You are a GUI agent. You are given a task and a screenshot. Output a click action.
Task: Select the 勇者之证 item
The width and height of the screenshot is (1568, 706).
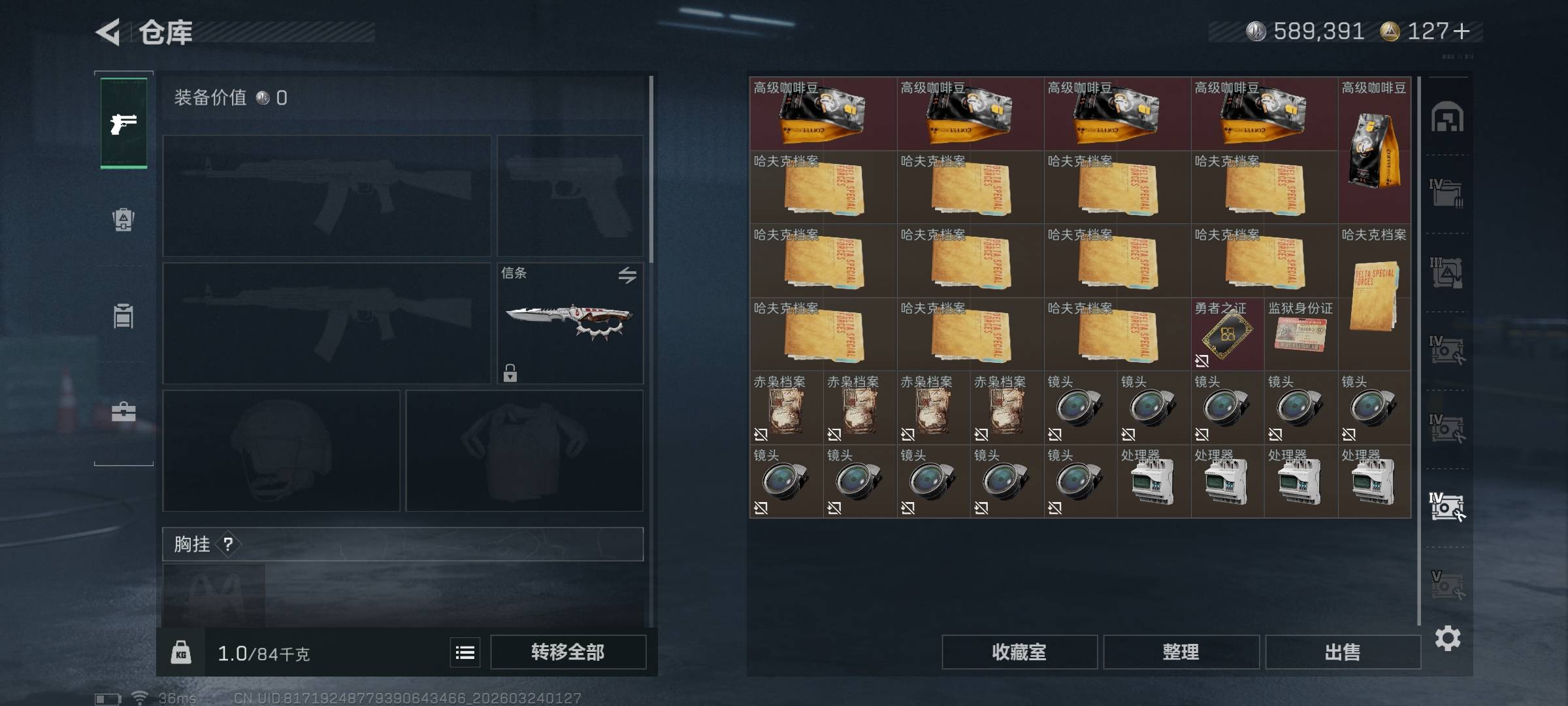coord(1227,335)
